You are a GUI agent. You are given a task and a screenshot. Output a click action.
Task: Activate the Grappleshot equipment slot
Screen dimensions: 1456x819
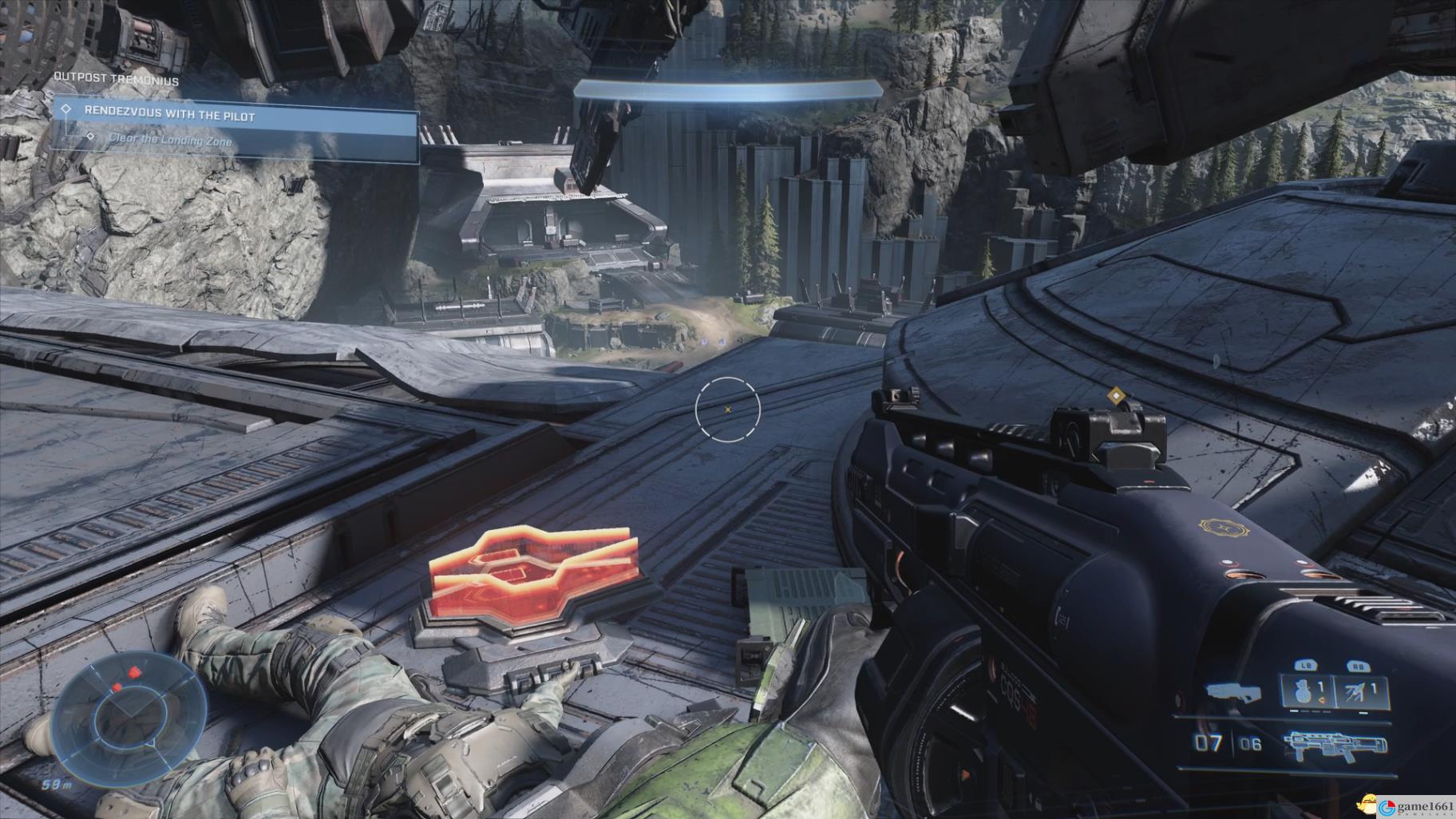[1359, 691]
